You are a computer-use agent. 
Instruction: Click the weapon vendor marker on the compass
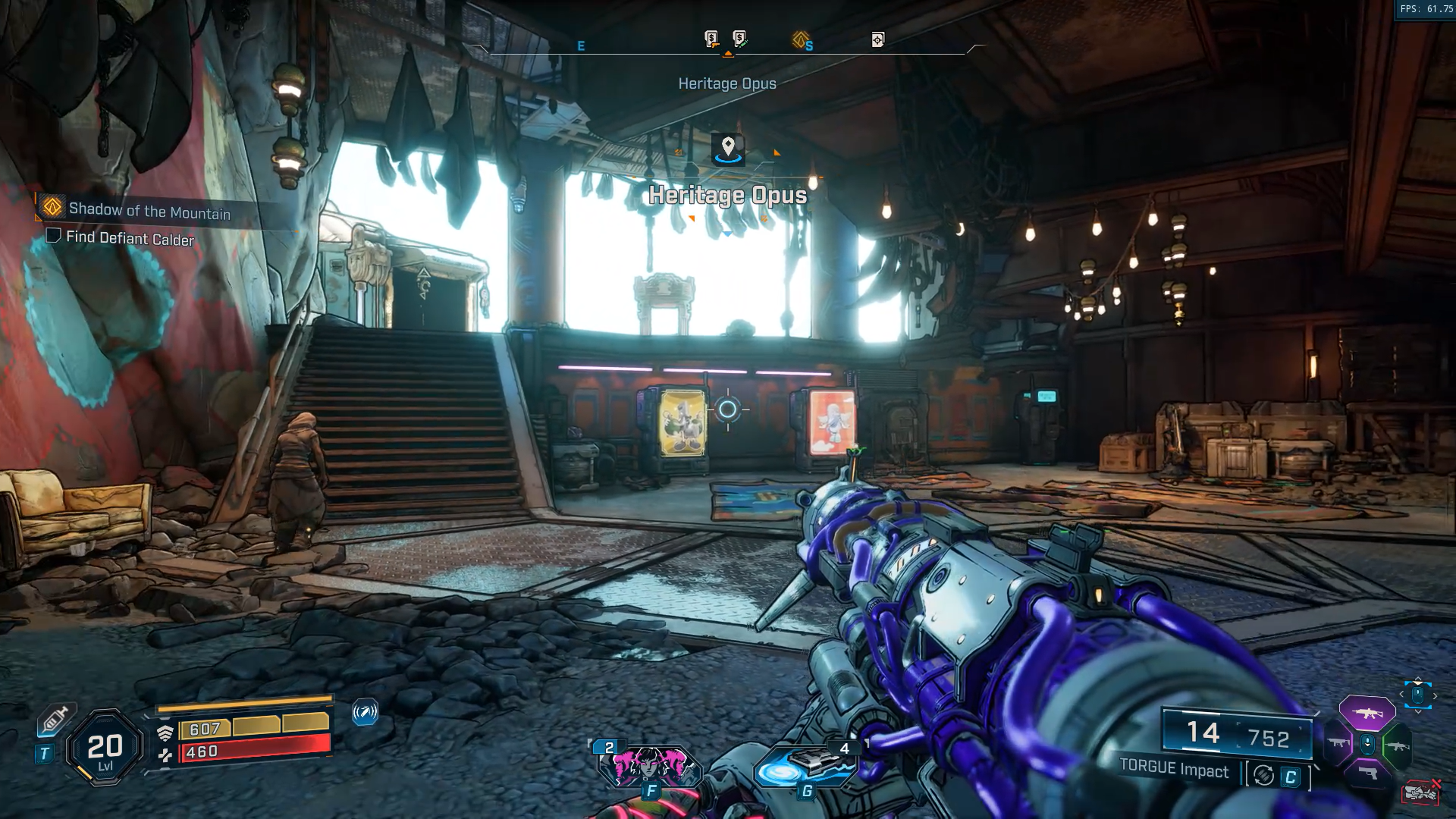711,39
